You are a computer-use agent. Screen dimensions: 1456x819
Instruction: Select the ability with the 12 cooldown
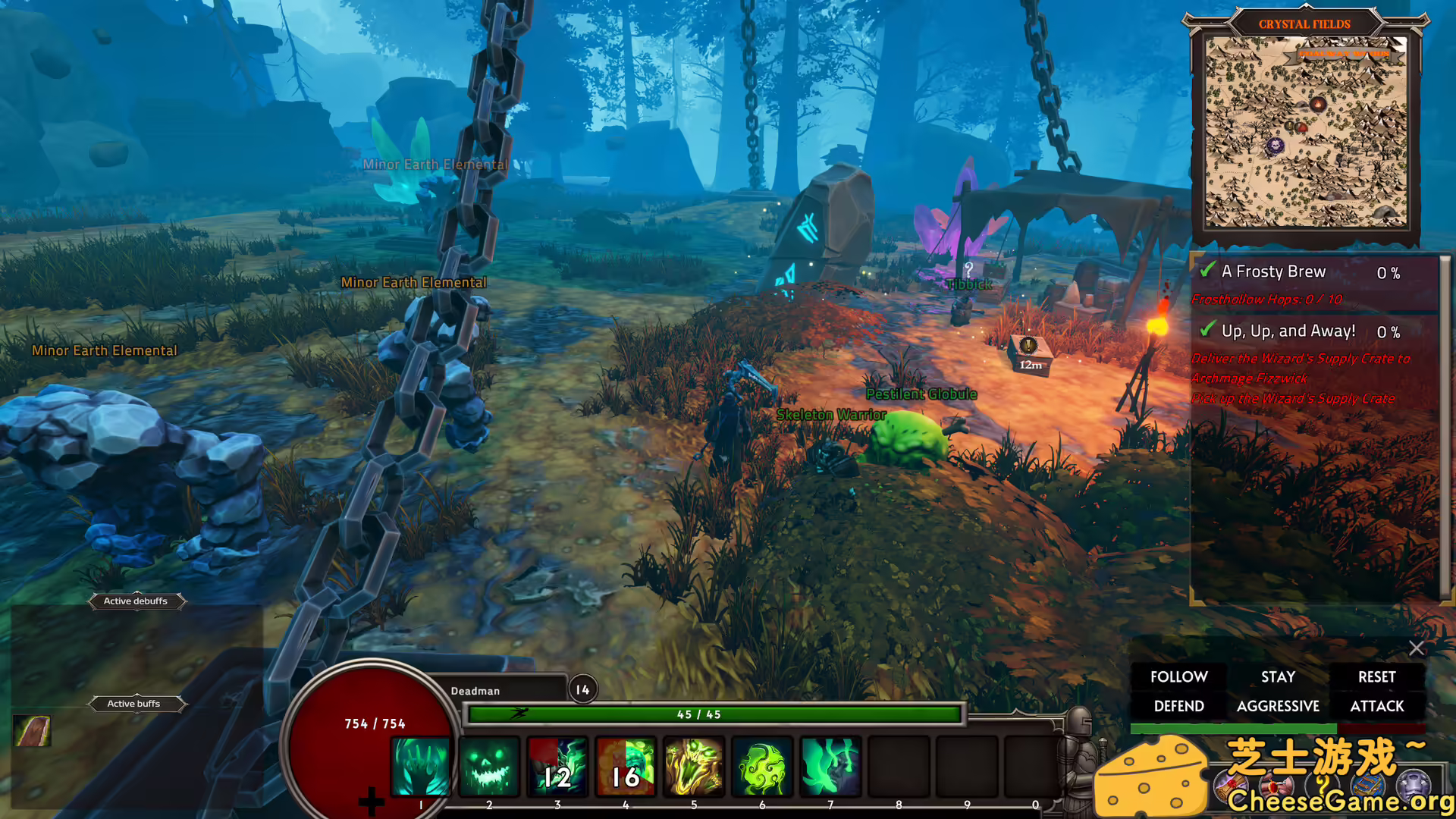(x=557, y=767)
